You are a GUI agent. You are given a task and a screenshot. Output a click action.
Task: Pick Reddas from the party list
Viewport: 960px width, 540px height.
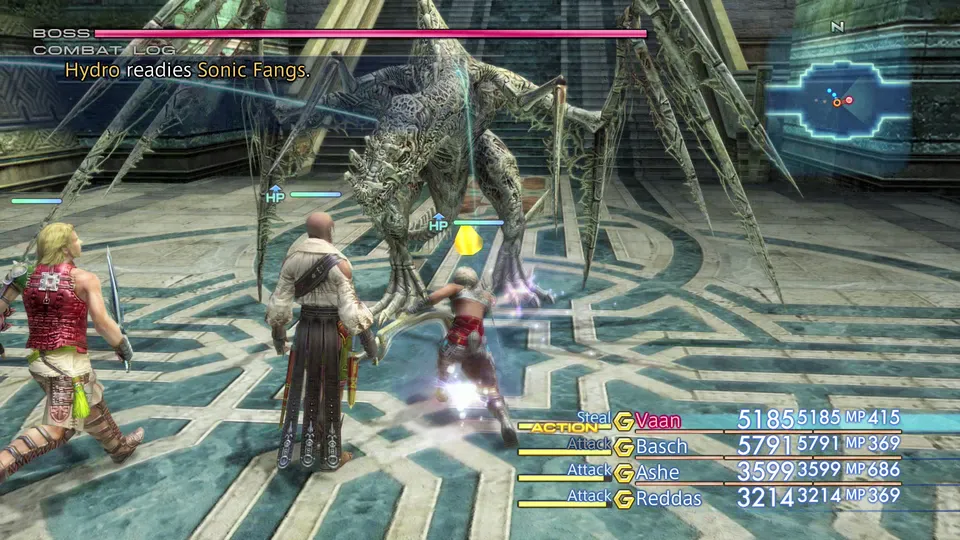669,498
